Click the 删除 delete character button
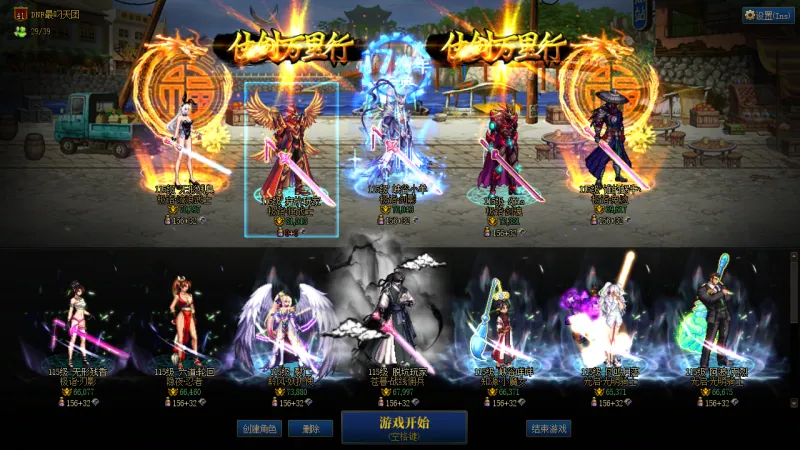 point(310,428)
